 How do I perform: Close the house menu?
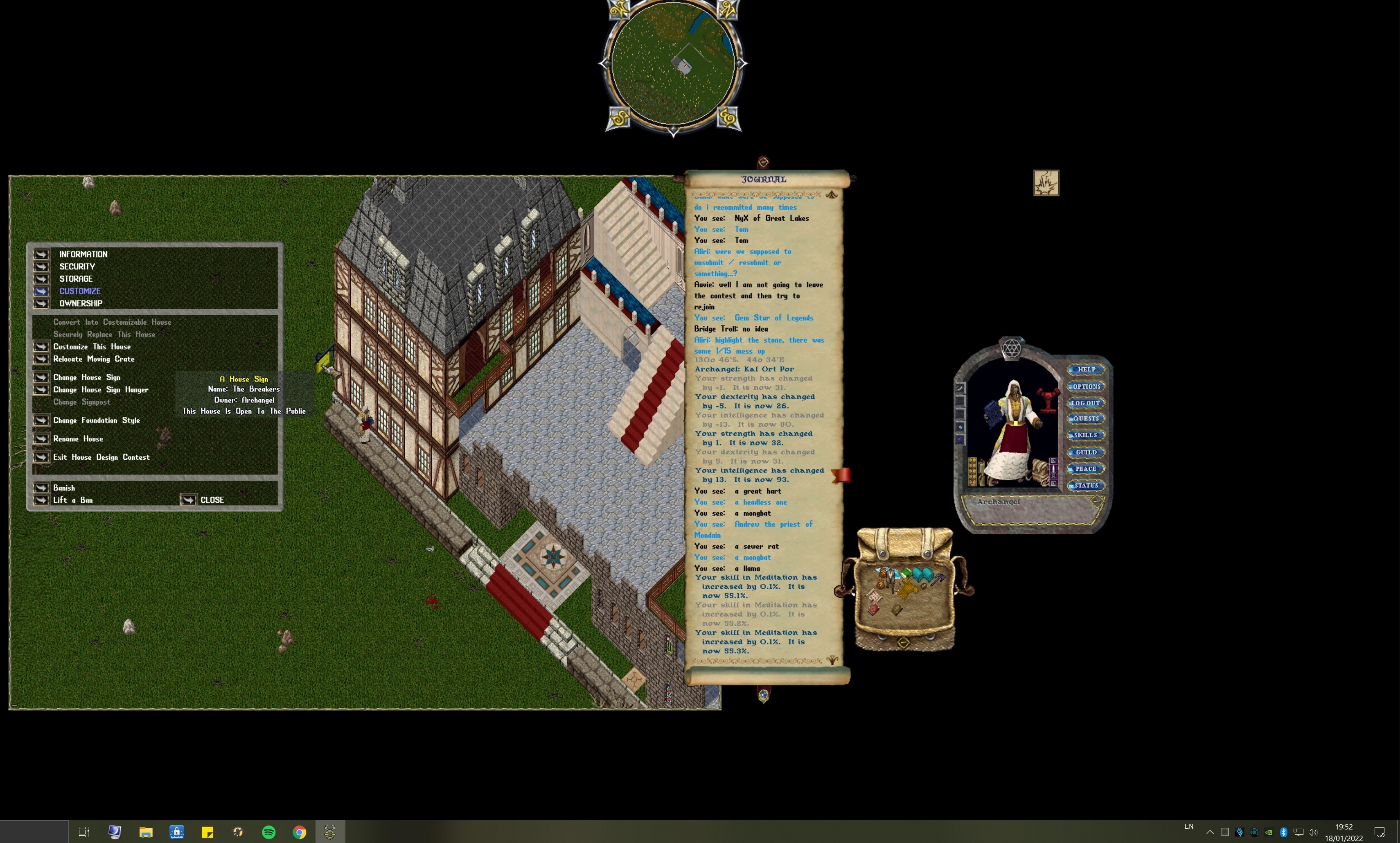pyautogui.click(x=188, y=500)
